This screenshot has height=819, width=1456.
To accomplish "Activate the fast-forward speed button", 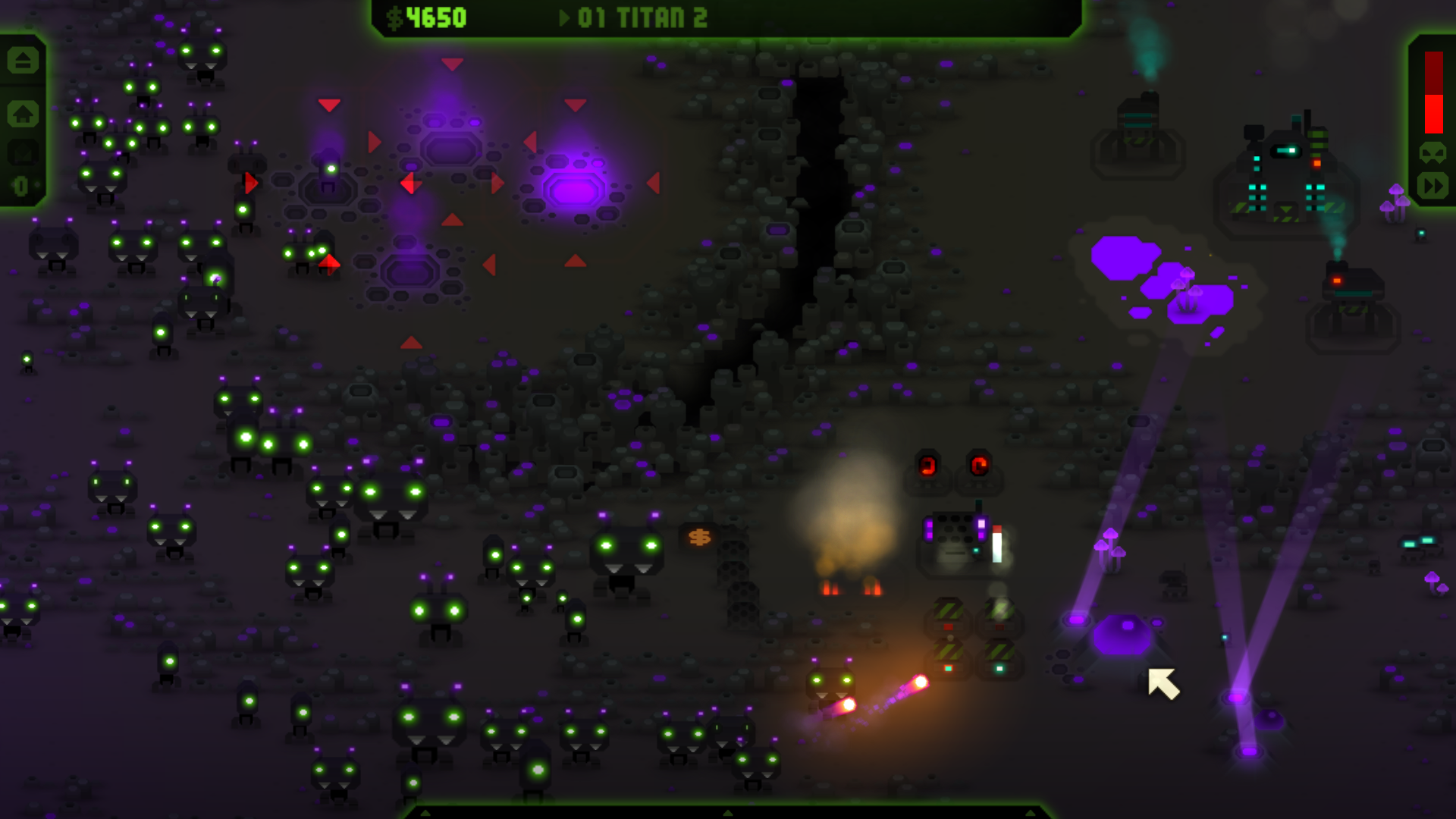I will 1432,186.
